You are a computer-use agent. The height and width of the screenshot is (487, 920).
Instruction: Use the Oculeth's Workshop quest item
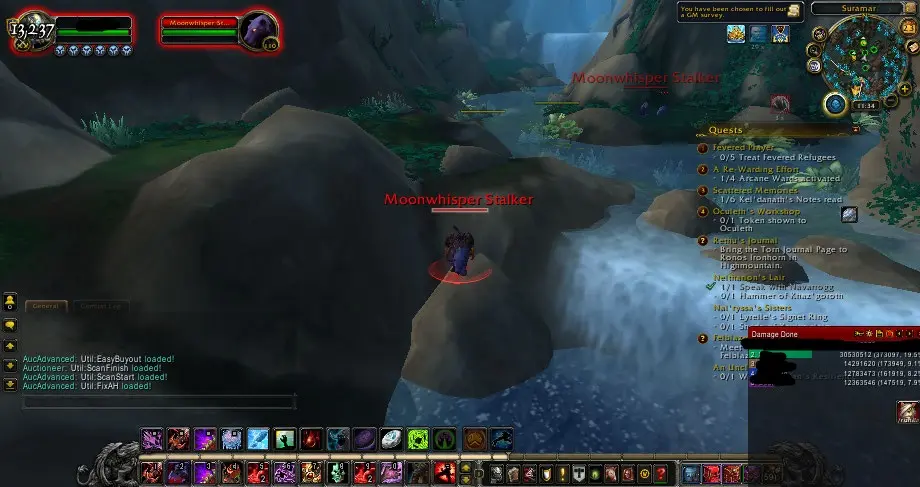tap(848, 214)
